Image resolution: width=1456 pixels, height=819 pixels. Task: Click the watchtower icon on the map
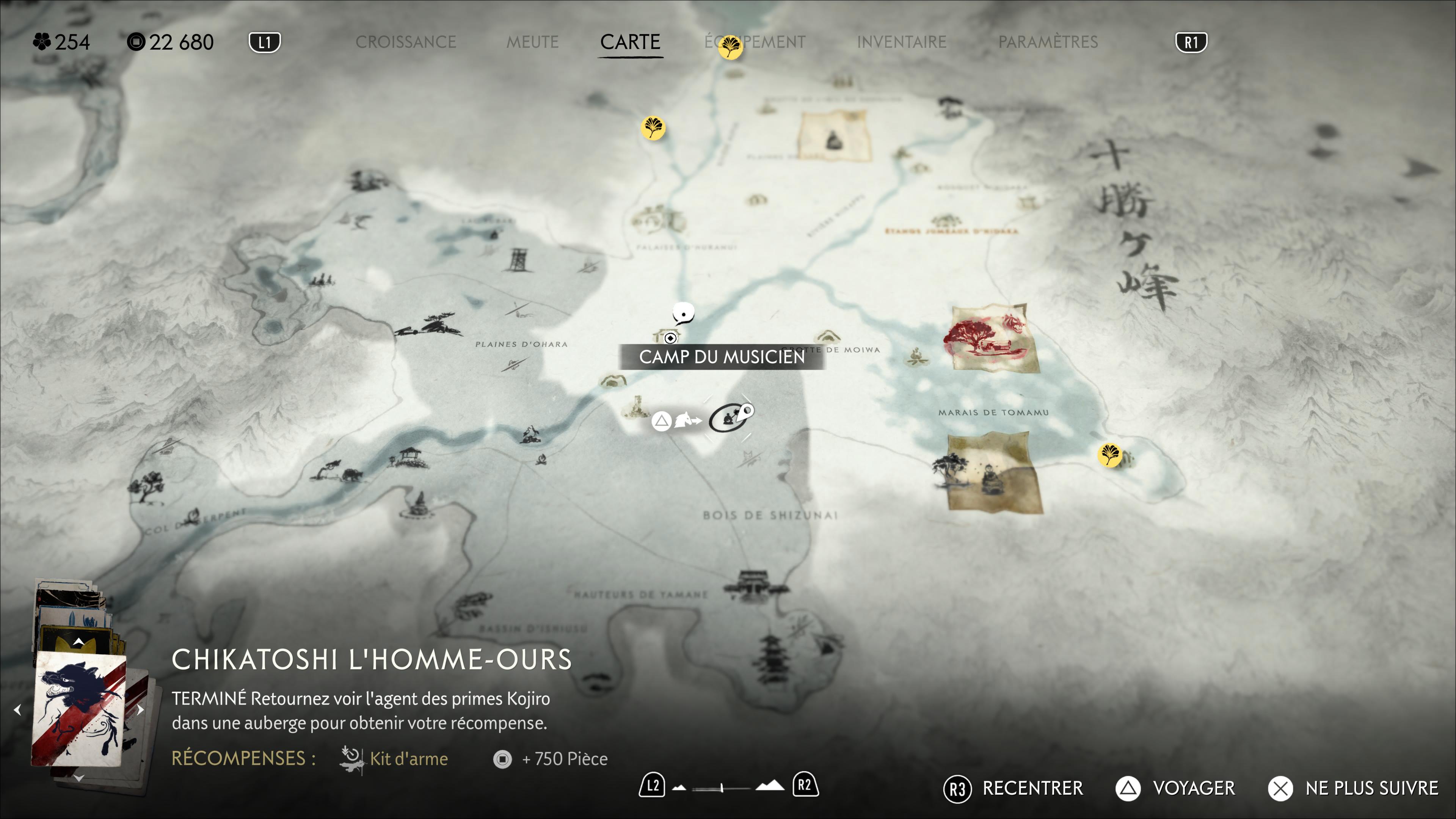[517, 260]
